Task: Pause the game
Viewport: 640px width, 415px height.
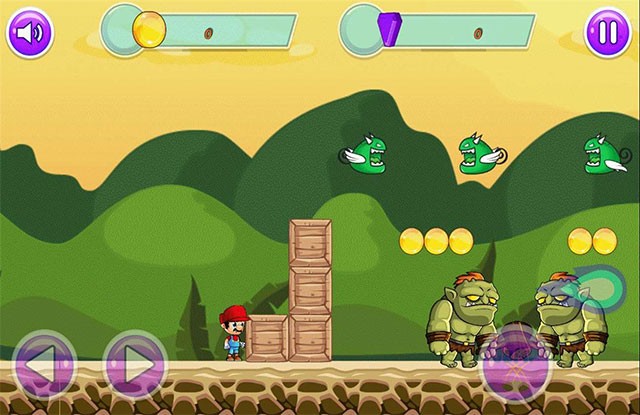Action: point(607,33)
